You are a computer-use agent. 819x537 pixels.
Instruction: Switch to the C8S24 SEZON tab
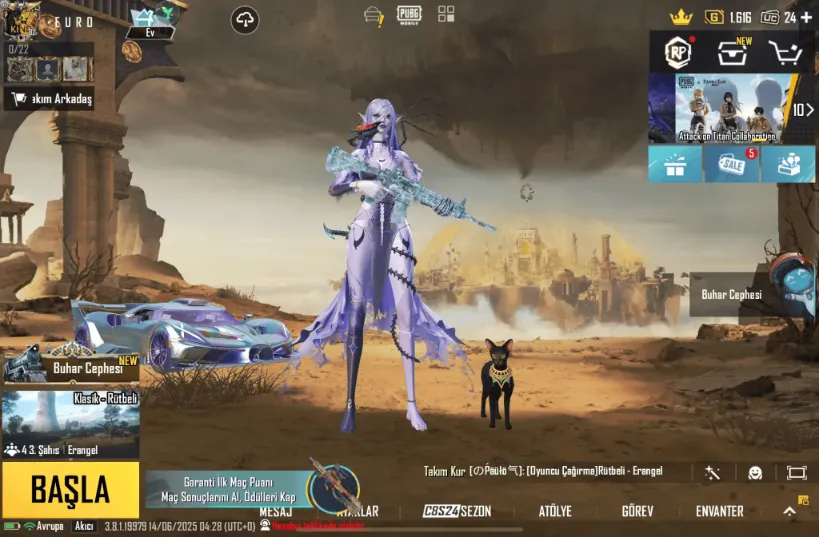[x=457, y=511]
